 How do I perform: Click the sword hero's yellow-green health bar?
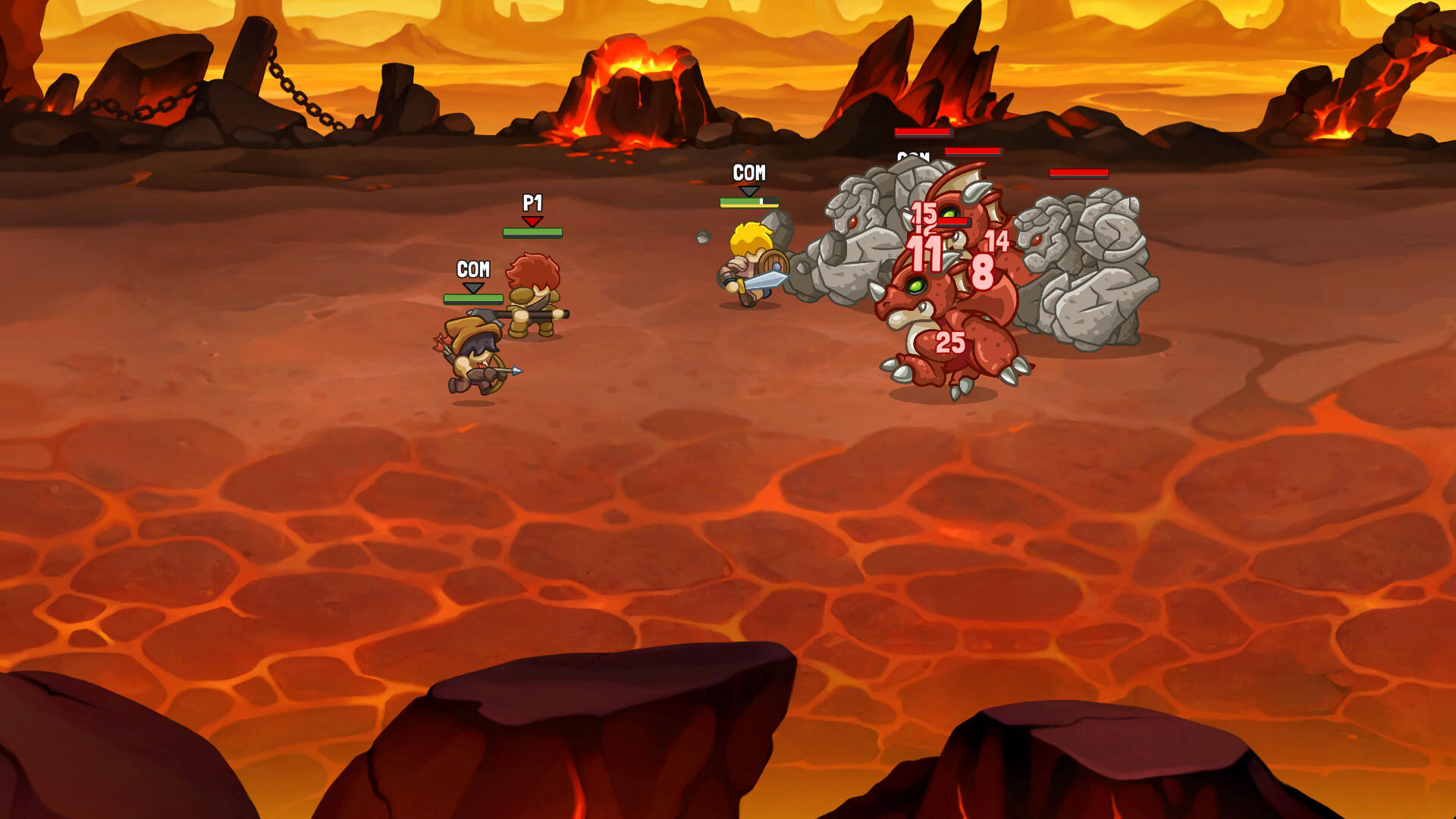click(x=748, y=202)
